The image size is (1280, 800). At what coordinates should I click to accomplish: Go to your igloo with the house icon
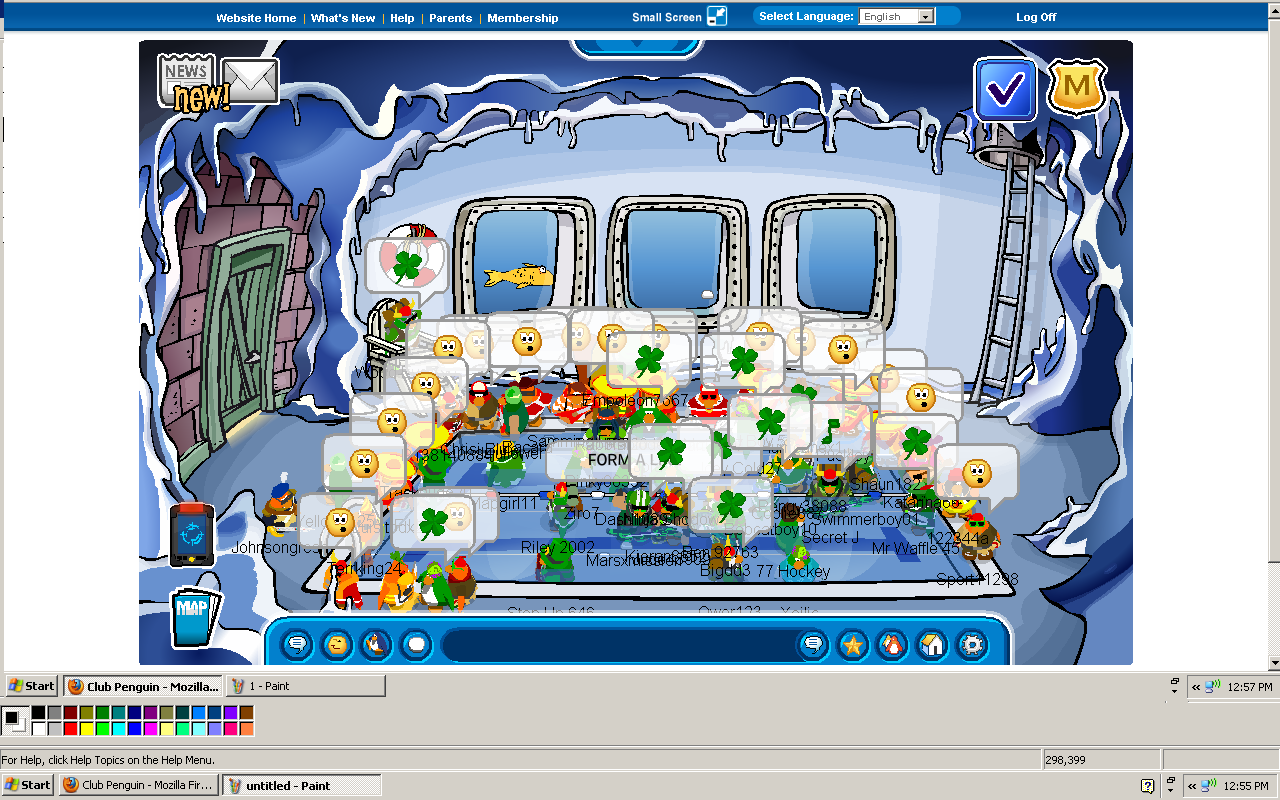[x=932, y=645]
